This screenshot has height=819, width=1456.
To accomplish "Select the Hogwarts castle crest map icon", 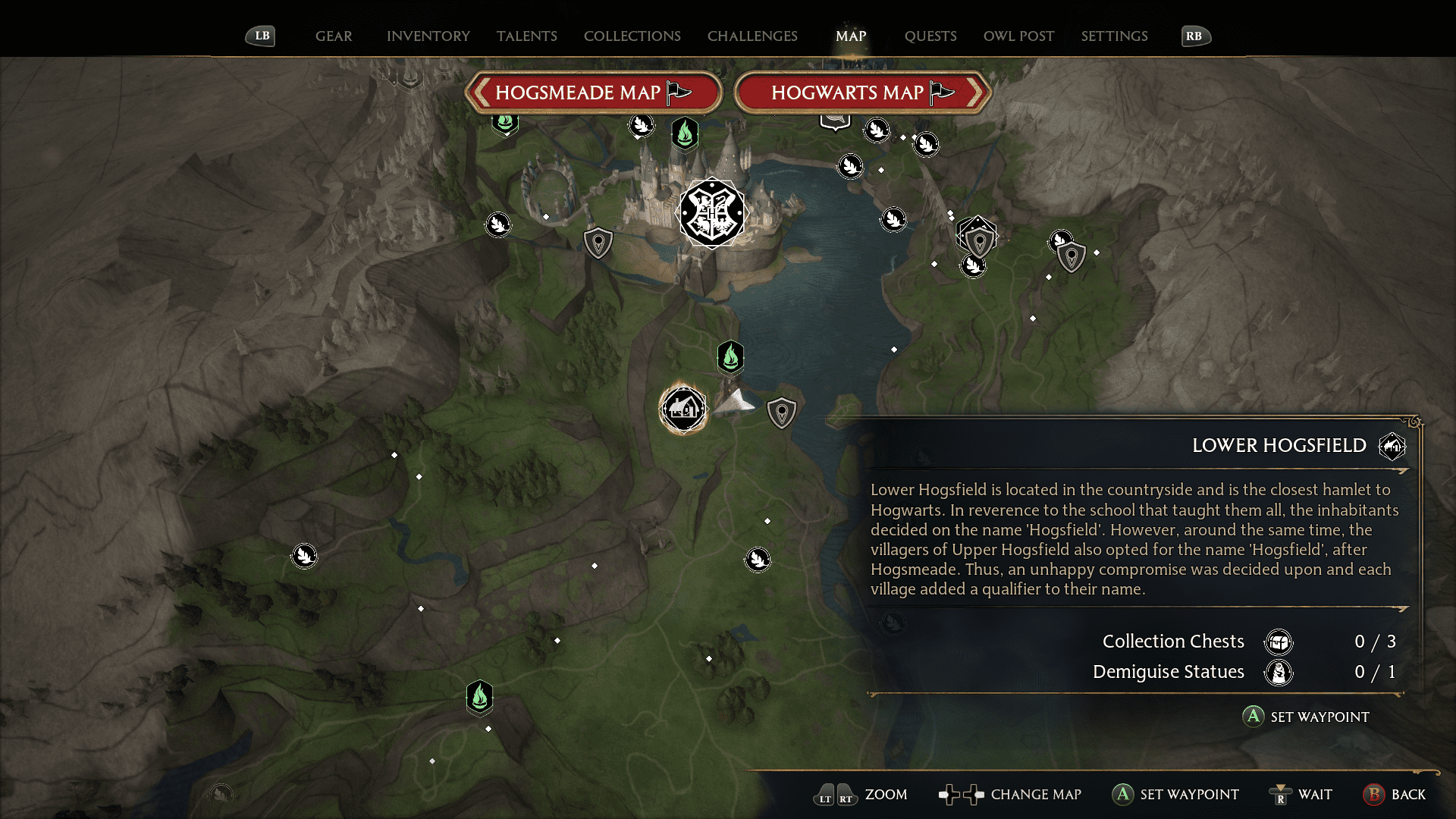I will tap(711, 213).
